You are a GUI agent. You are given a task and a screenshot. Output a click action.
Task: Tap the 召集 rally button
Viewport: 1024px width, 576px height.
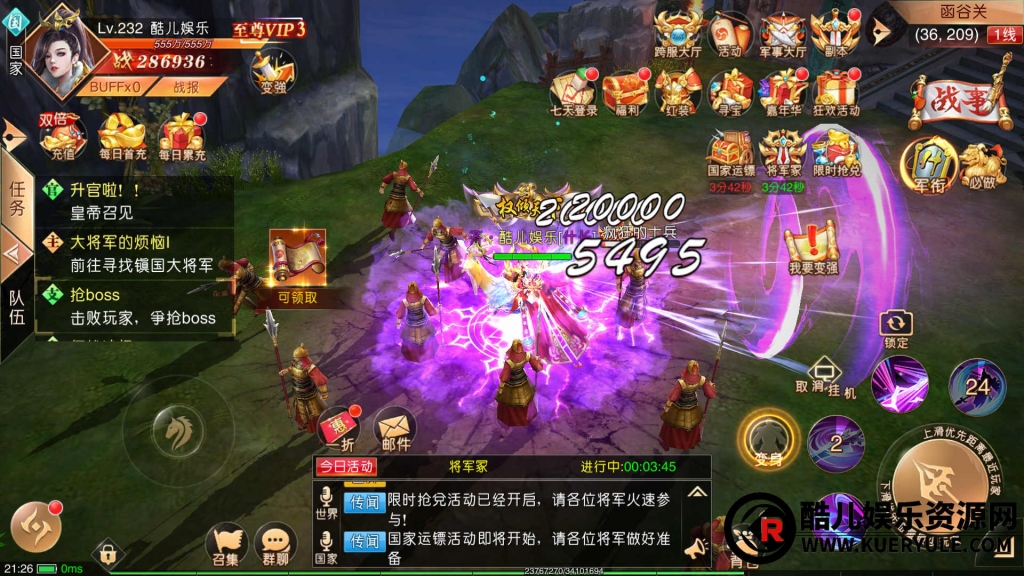point(226,543)
